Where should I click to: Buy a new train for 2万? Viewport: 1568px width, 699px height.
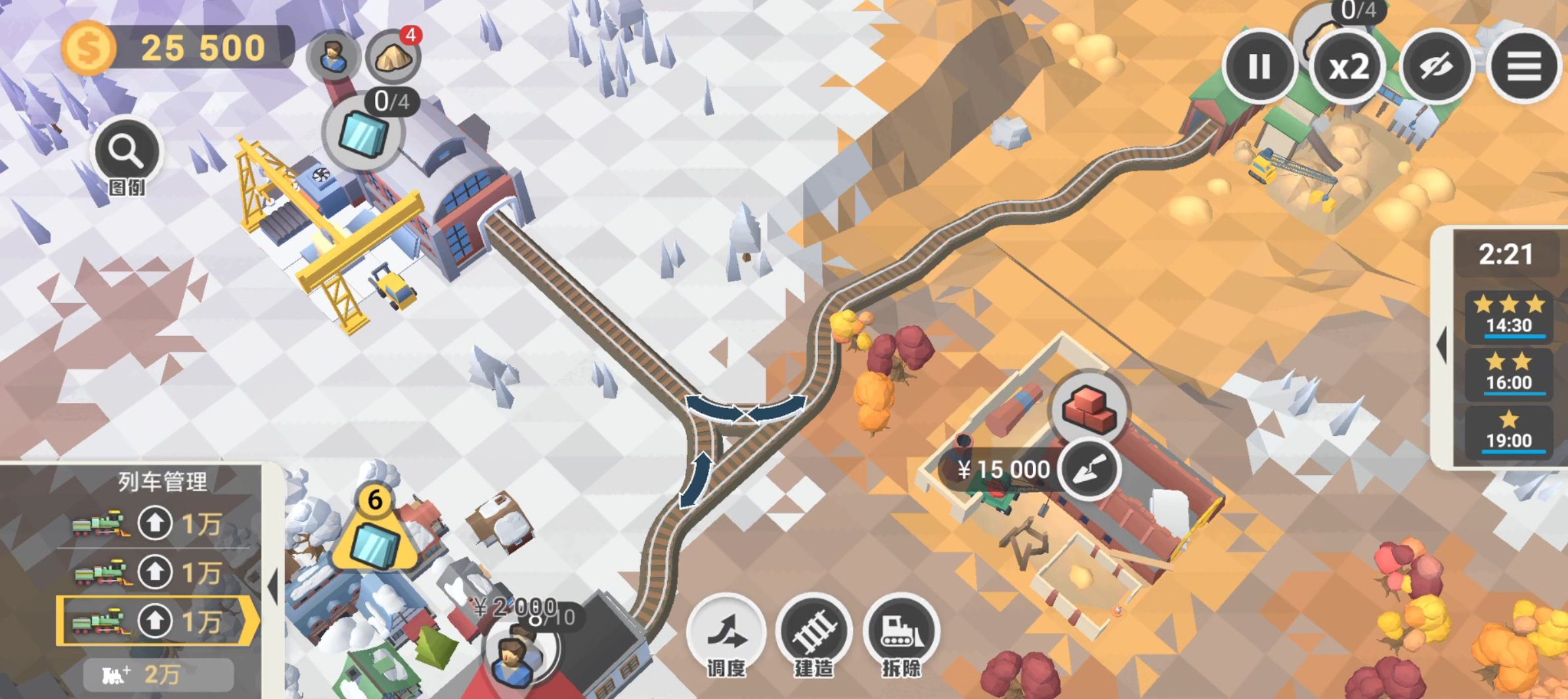(158, 674)
